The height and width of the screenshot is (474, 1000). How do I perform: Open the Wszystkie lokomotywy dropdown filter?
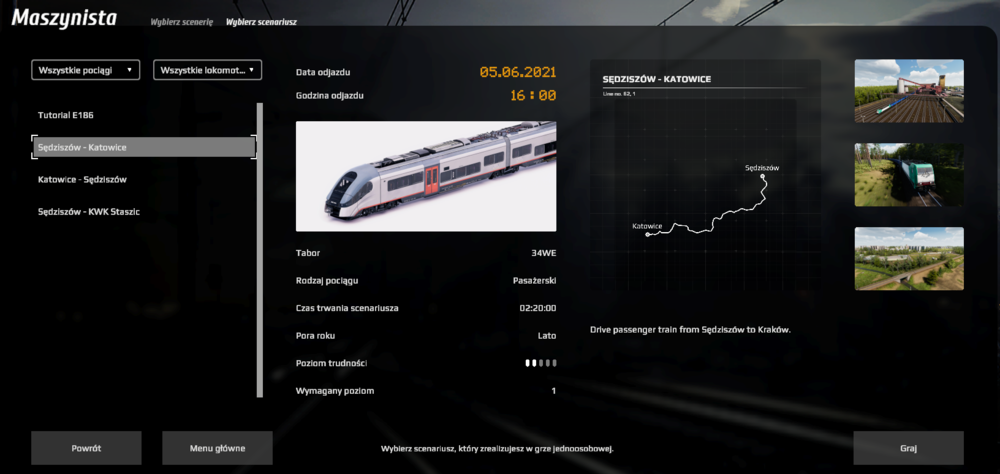pyautogui.click(x=208, y=70)
